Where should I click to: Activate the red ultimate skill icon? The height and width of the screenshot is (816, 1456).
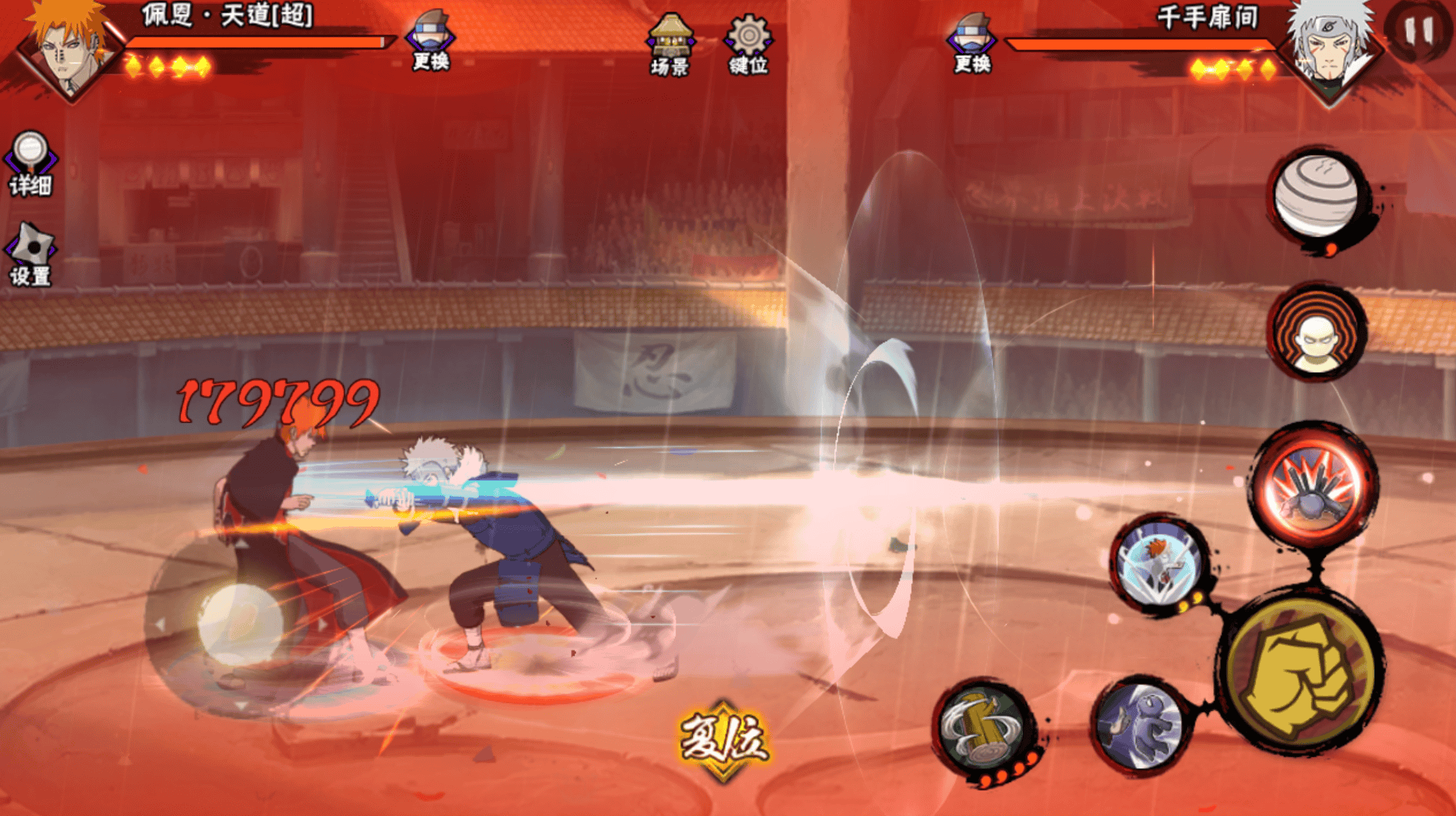(x=1314, y=485)
